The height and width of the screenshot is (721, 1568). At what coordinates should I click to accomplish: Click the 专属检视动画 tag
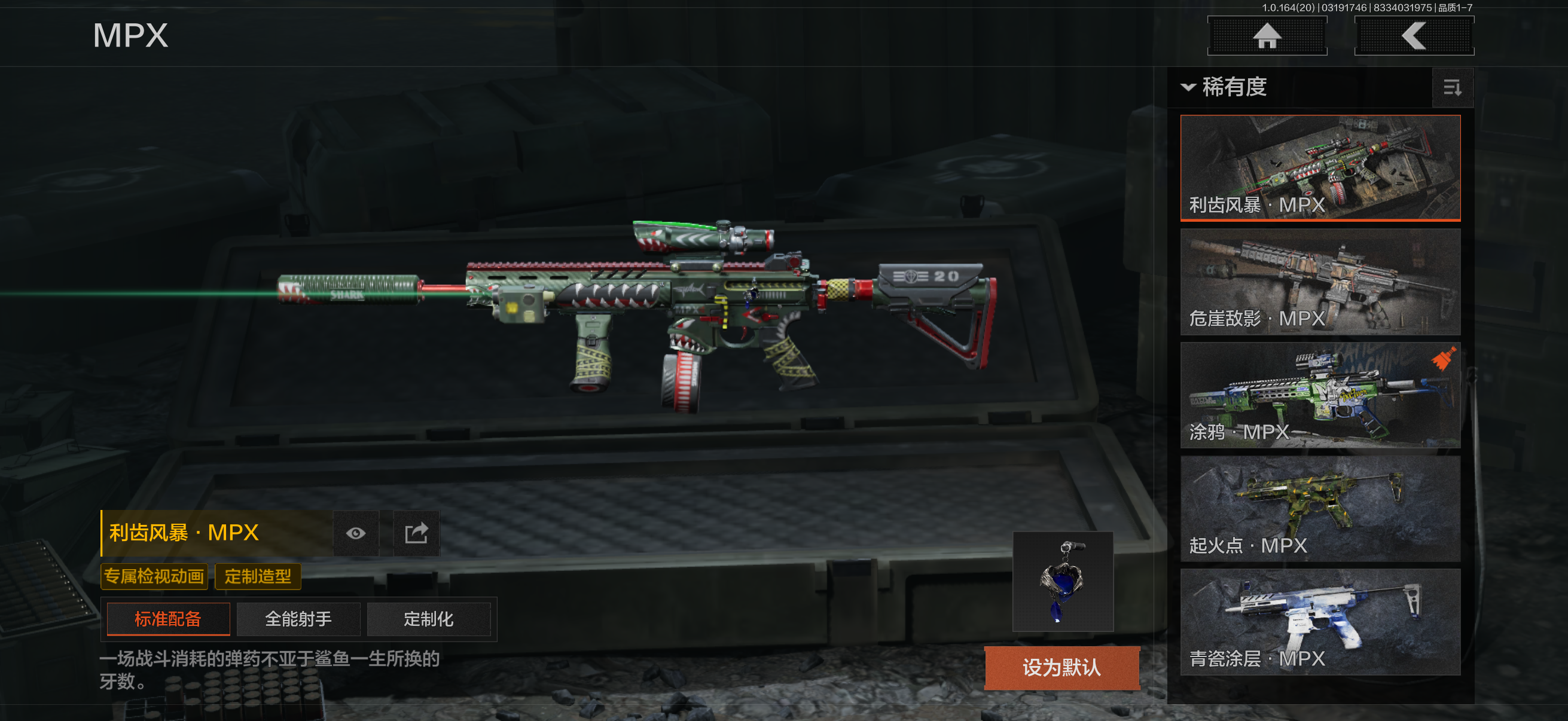tap(154, 576)
